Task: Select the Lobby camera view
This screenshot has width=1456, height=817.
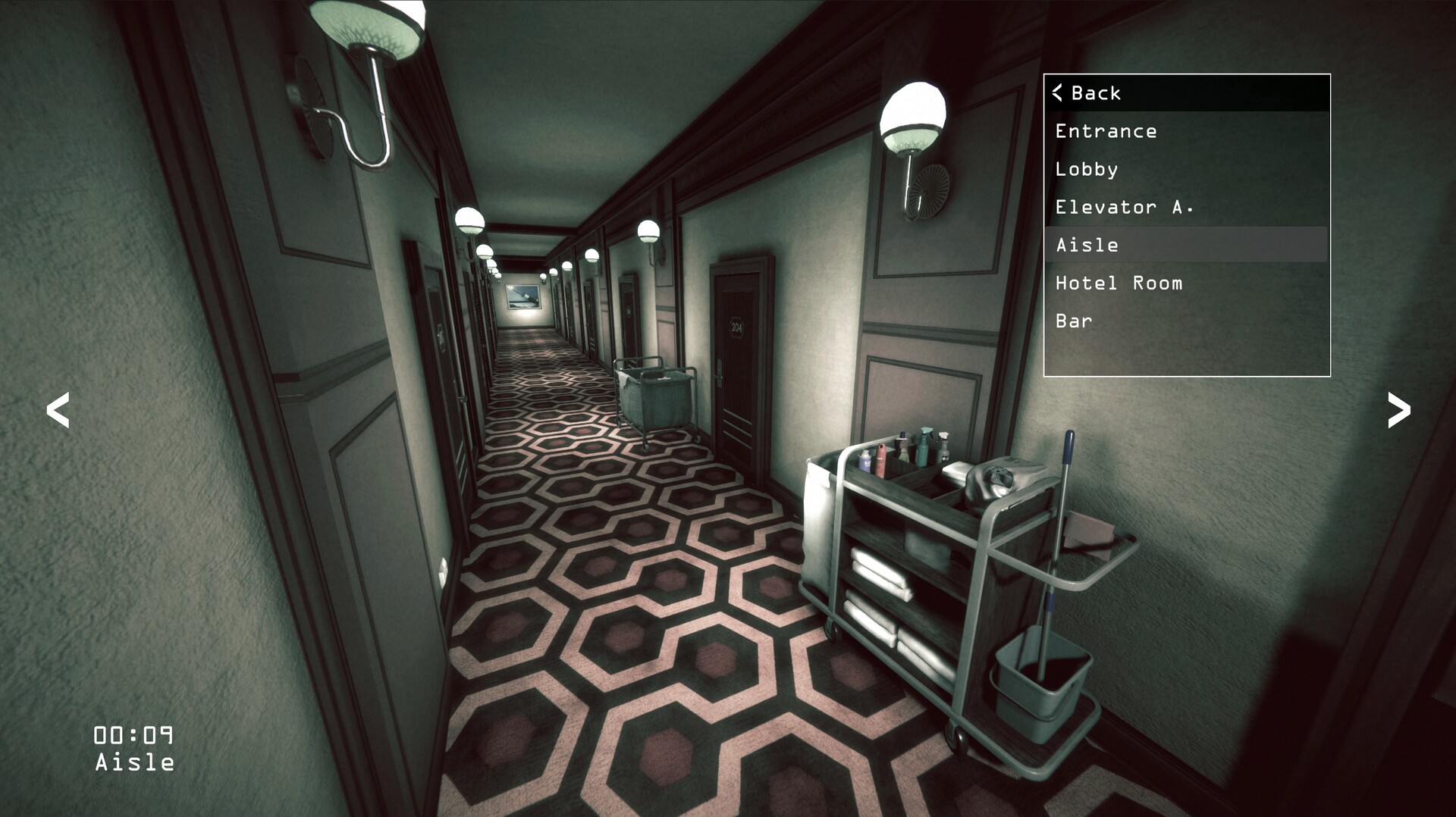Action: point(1087,169)
